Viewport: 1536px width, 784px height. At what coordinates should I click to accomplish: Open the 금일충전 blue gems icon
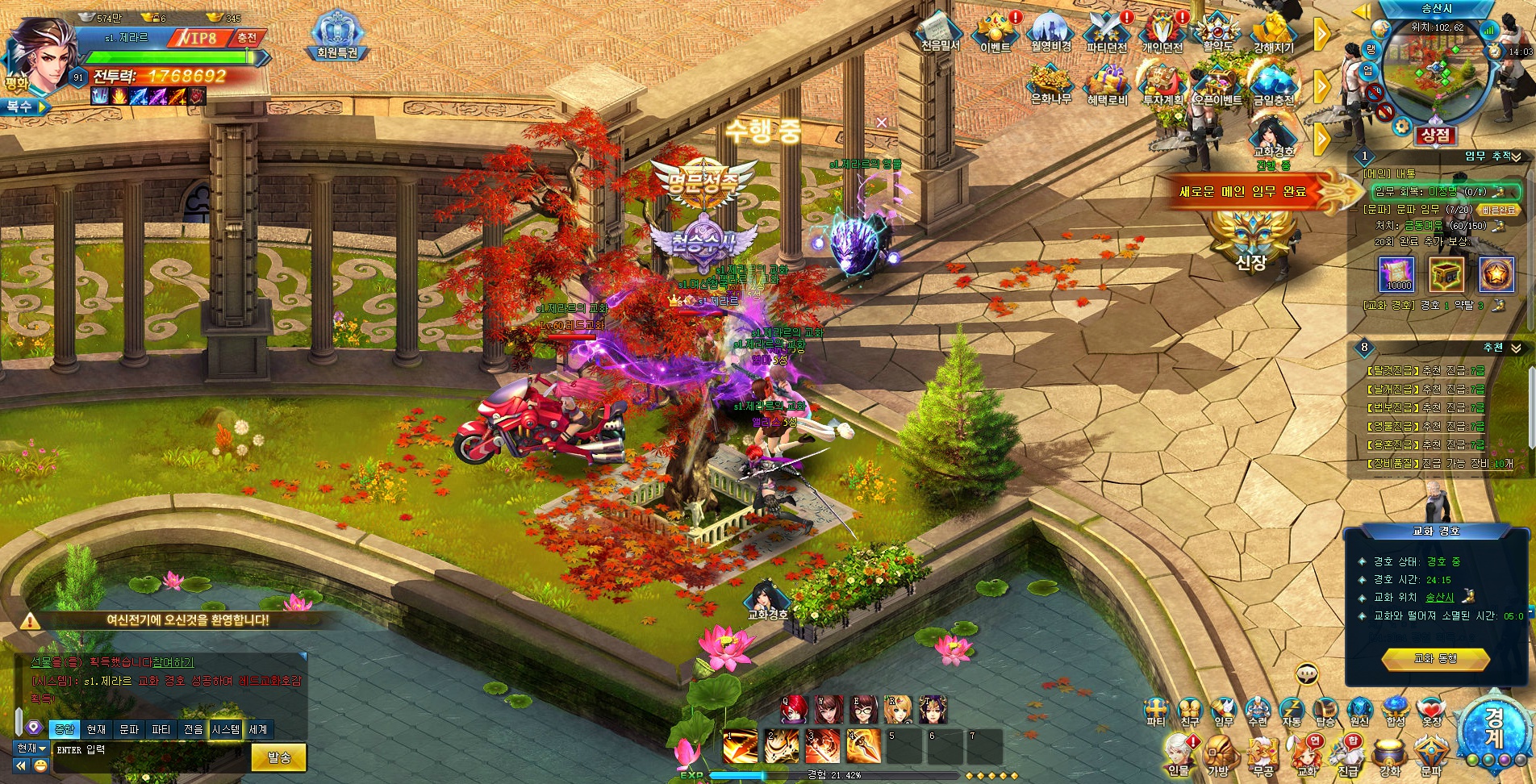pyautogui.click(x=1274, y=84)
